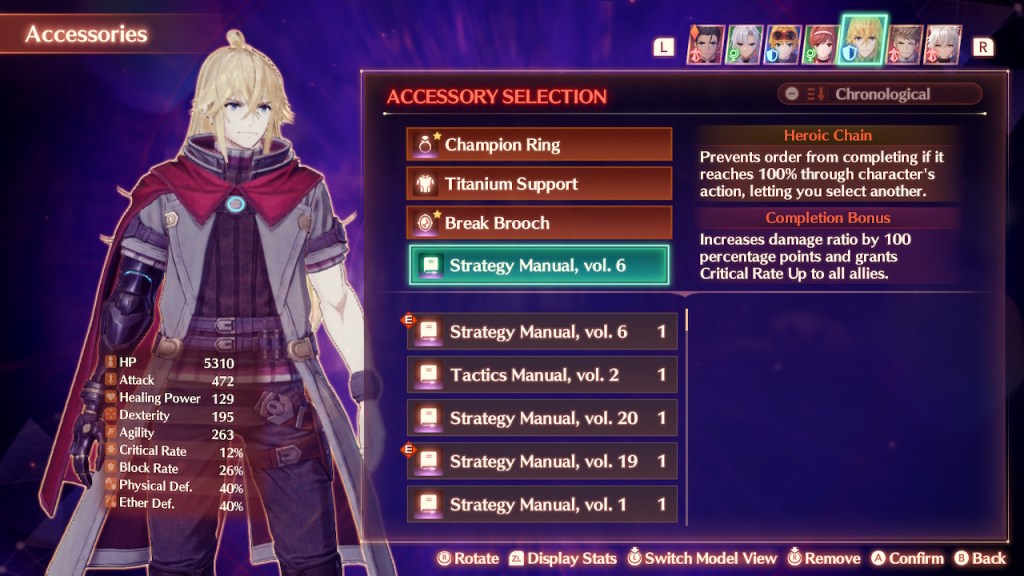Choose Strategy Manual, vol. 19 in list
Image resolution: width=1024 pixels, height=576 pixels.
pyautogui.click(x=542, y=461)
